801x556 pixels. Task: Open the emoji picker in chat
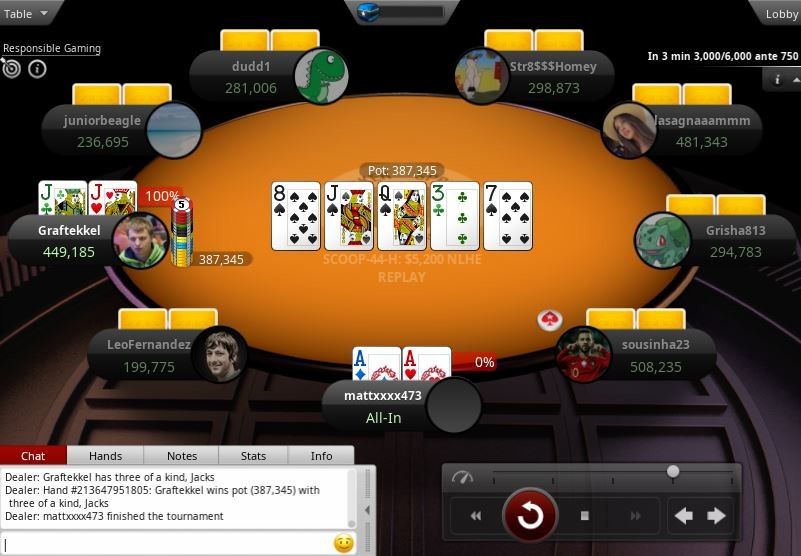pyautogui.click(x=343, y=544)
